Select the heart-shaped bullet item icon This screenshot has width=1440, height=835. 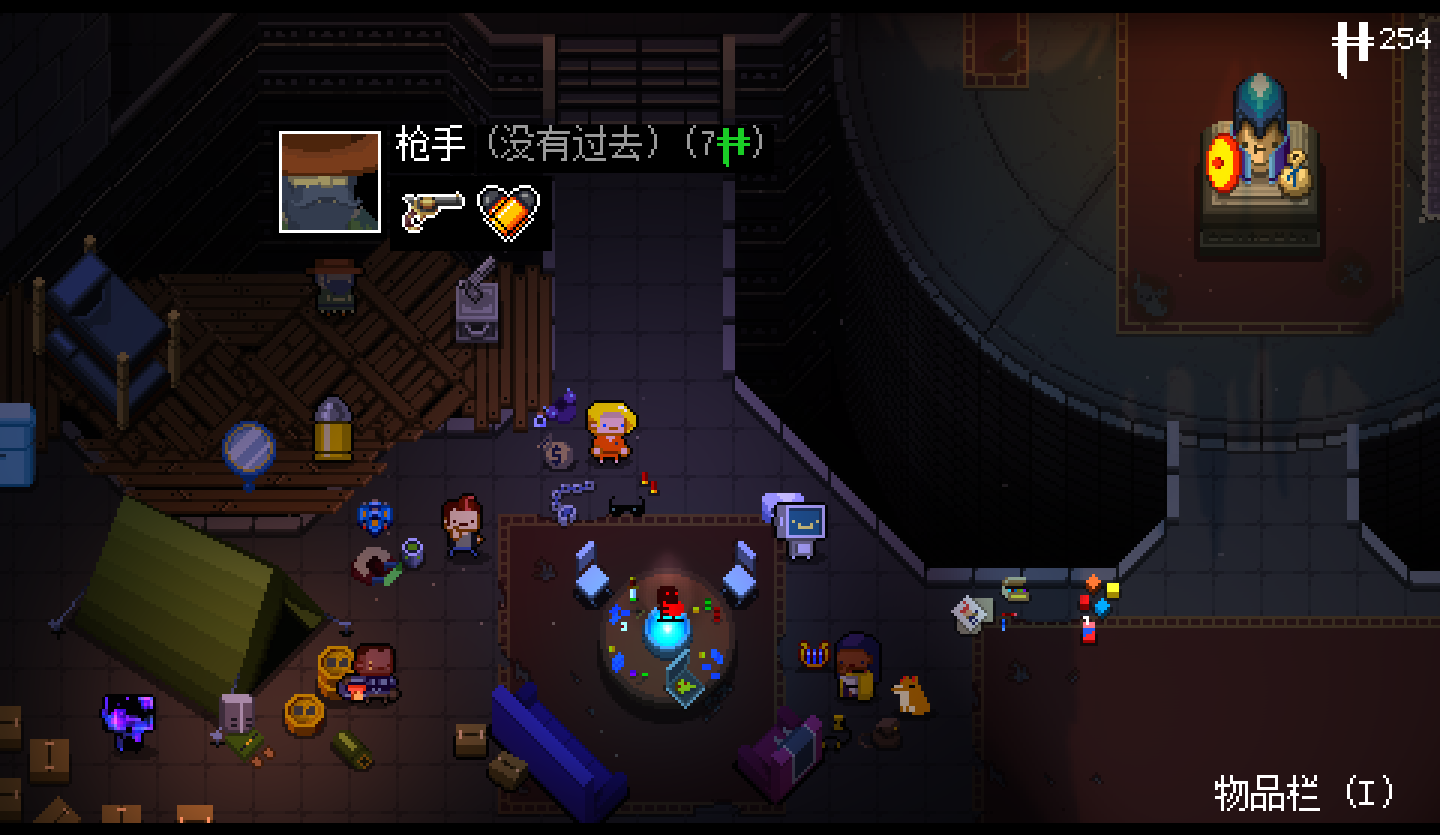[x=509, y=211]
